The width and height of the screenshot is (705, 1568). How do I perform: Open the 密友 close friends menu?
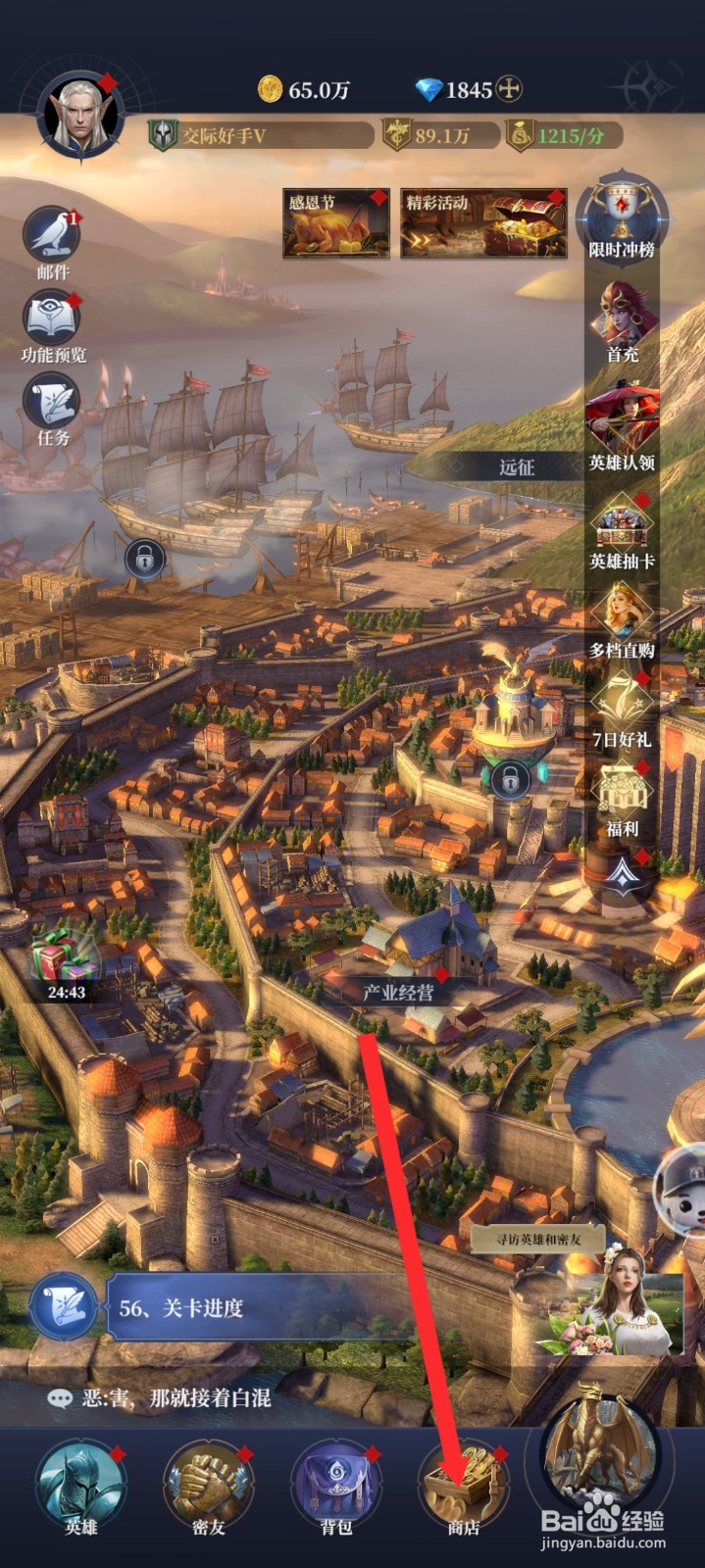(208, 1485)
